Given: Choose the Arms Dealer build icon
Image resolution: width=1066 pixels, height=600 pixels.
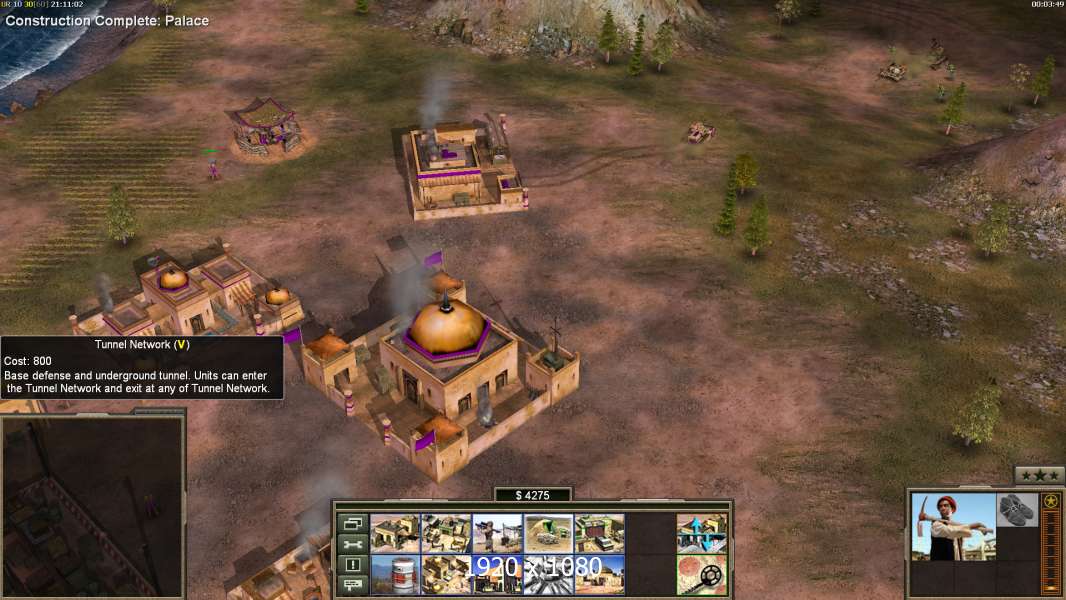Looking at the screenshot, I should tap(599, 533).
